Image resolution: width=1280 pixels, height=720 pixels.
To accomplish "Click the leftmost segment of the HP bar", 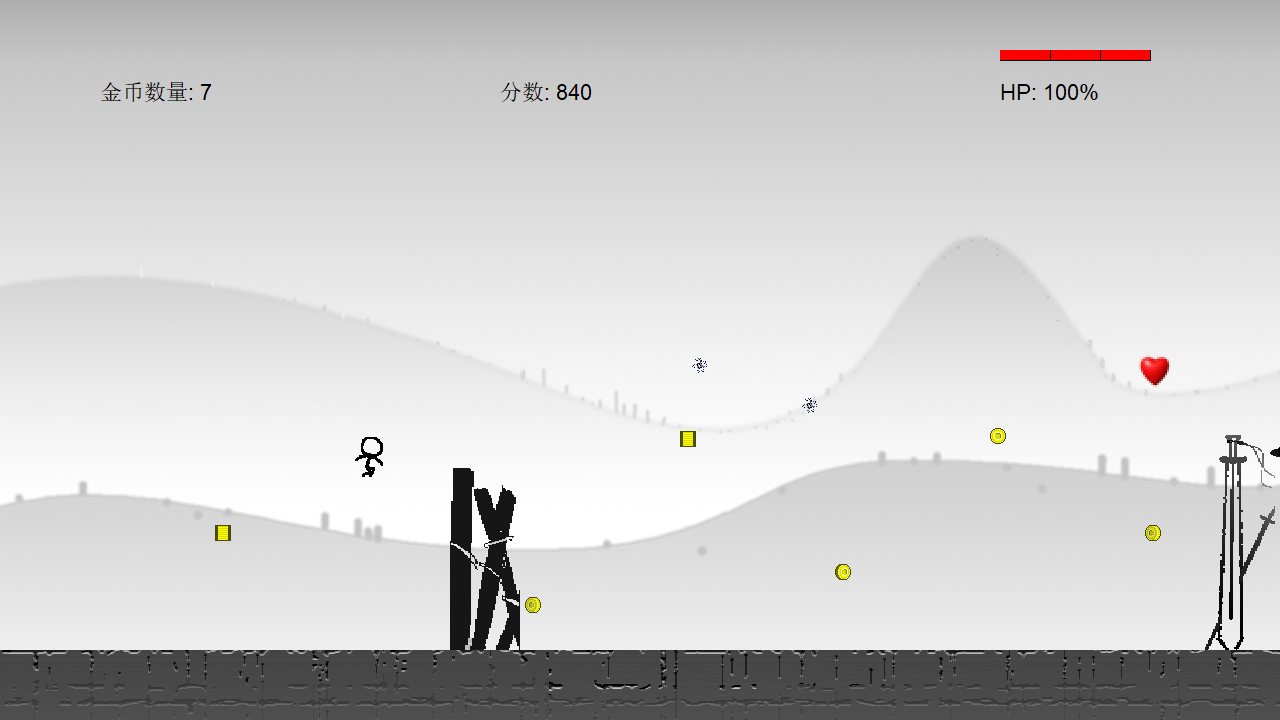I will tap(1023, 55).
